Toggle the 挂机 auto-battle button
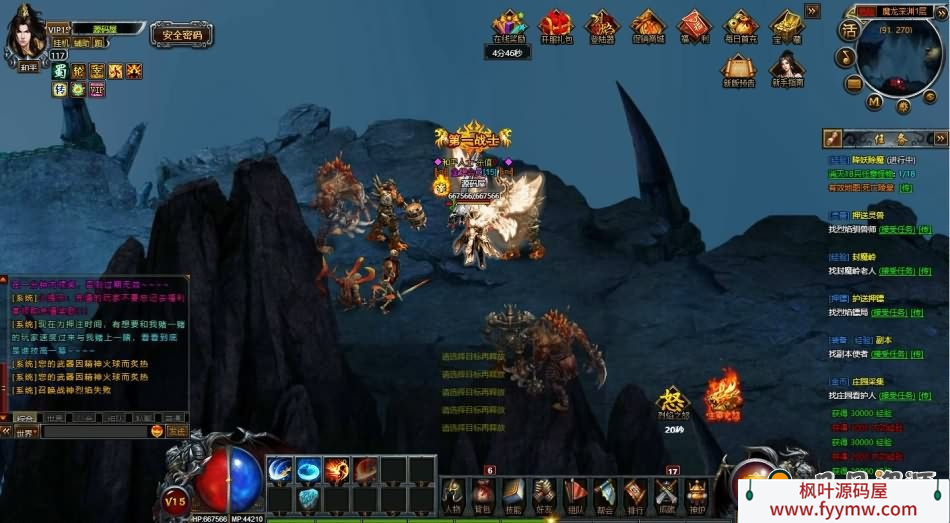 [x=60, y=43]
